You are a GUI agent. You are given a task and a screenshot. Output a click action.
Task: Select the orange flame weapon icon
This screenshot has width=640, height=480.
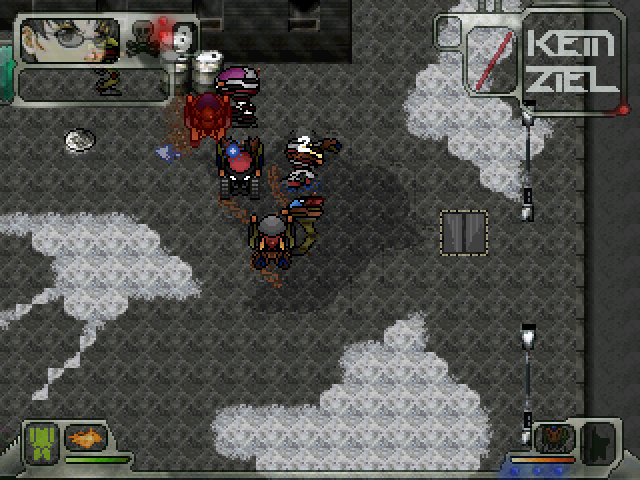click(x=86, y=437)
